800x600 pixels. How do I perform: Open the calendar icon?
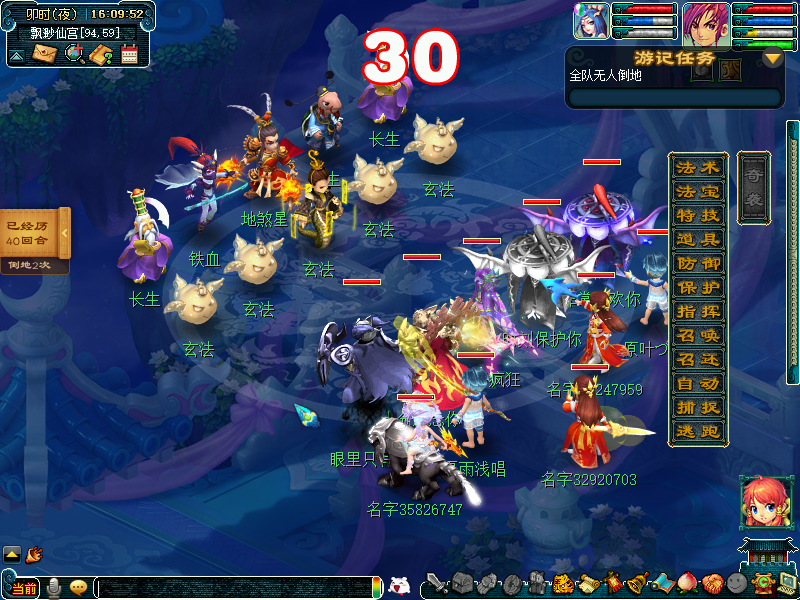tap(129, 54)
